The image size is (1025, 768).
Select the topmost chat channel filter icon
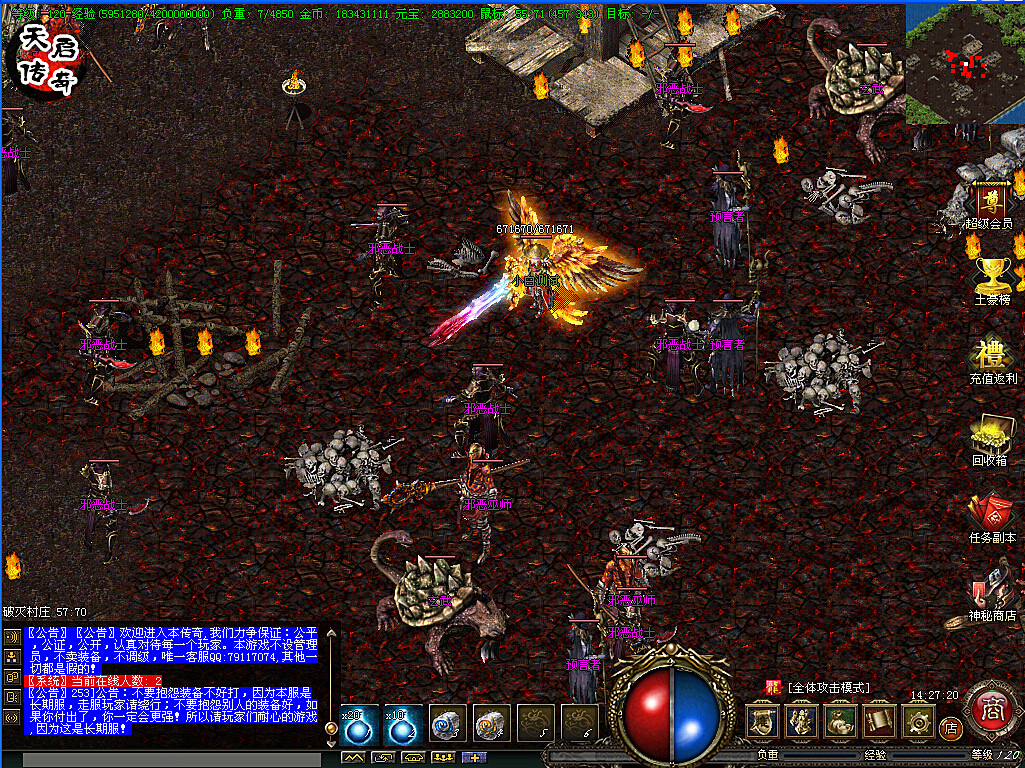coord(11,637)
